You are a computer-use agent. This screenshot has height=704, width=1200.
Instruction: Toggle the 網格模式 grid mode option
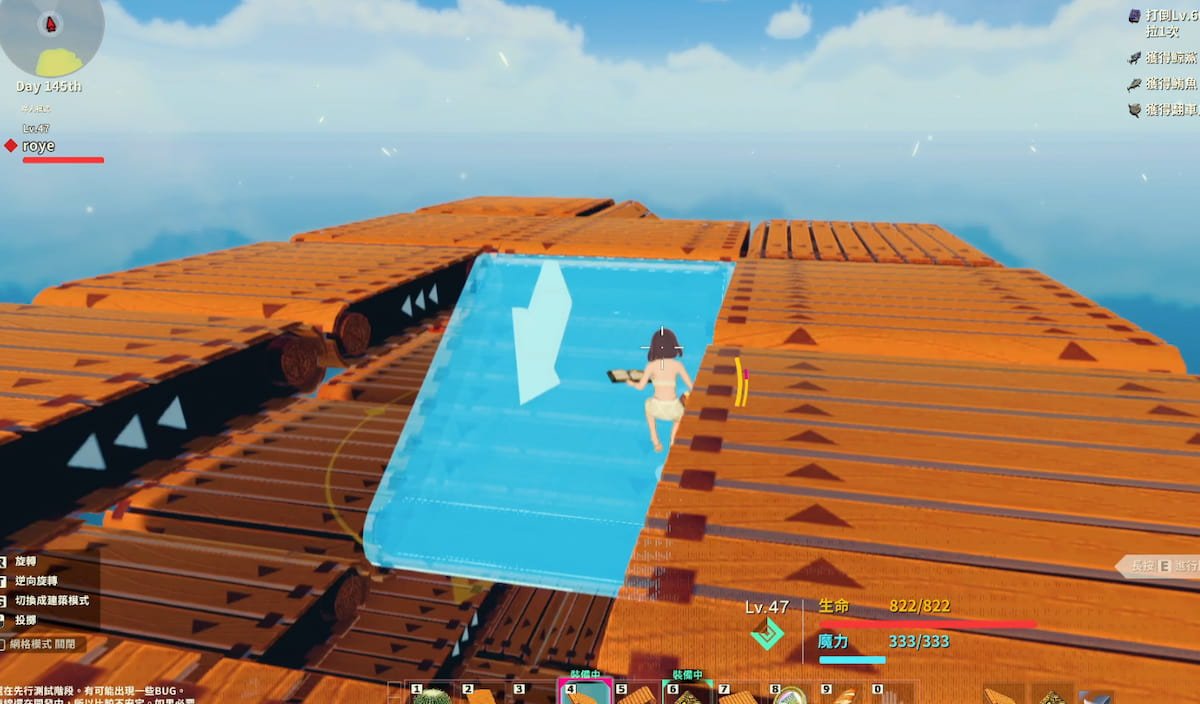click(44, 645)
